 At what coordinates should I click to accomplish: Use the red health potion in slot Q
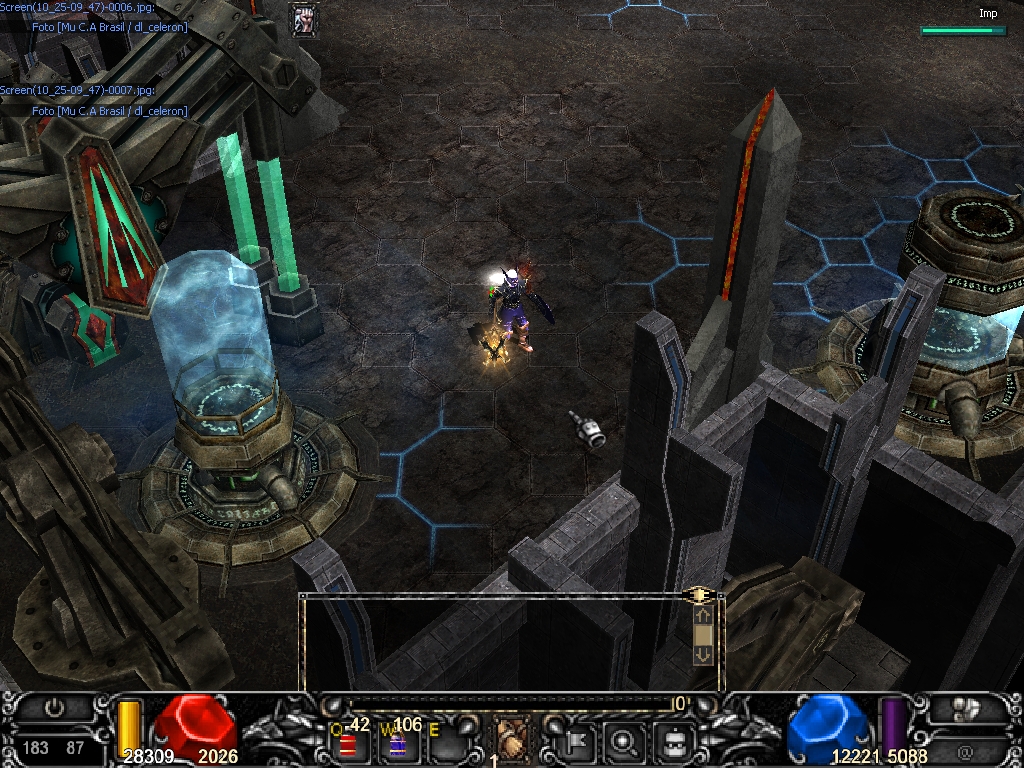coord(348,745)
